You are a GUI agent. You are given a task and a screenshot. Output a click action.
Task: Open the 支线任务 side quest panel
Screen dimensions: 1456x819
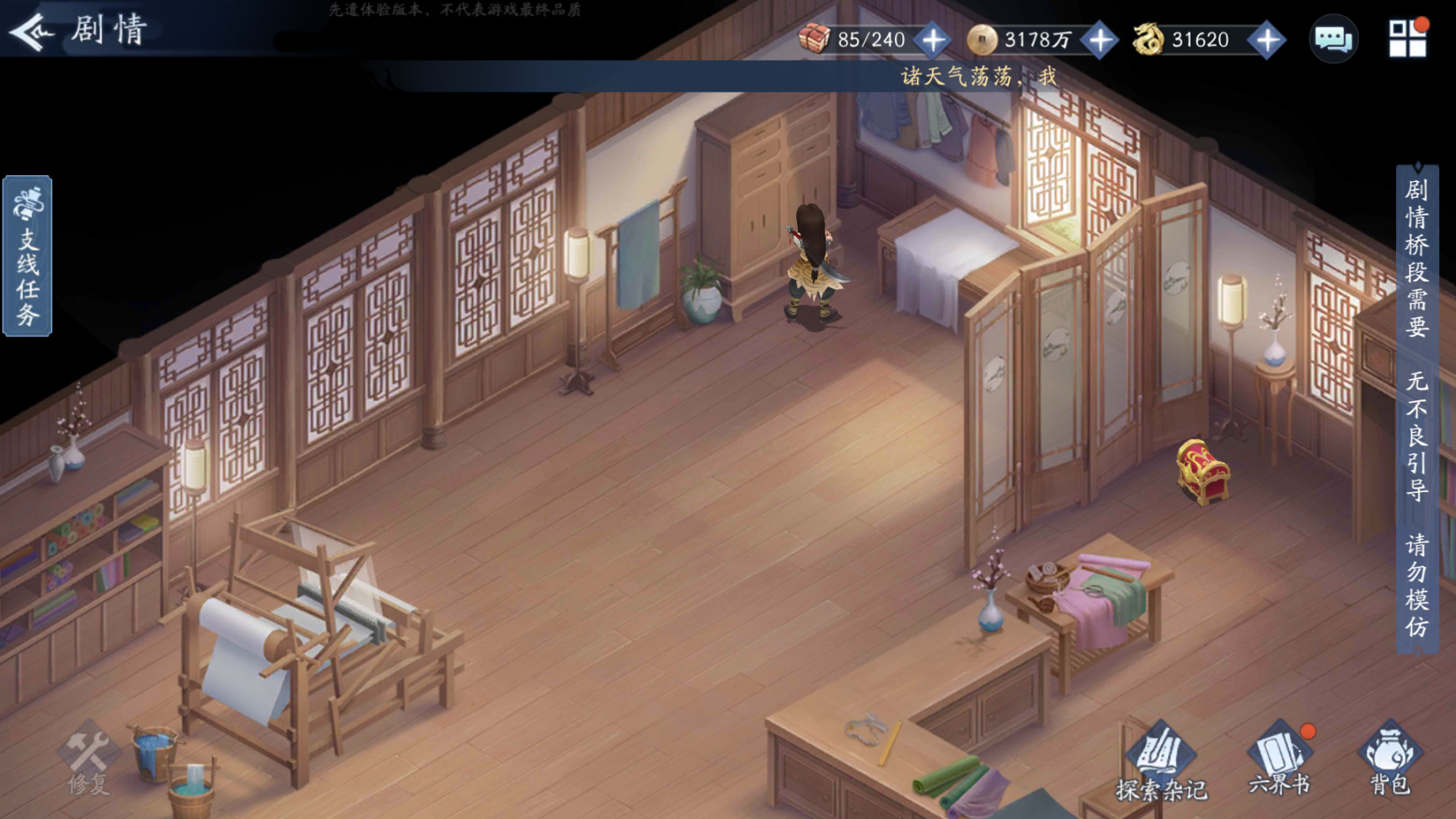[x=28, y=256]
